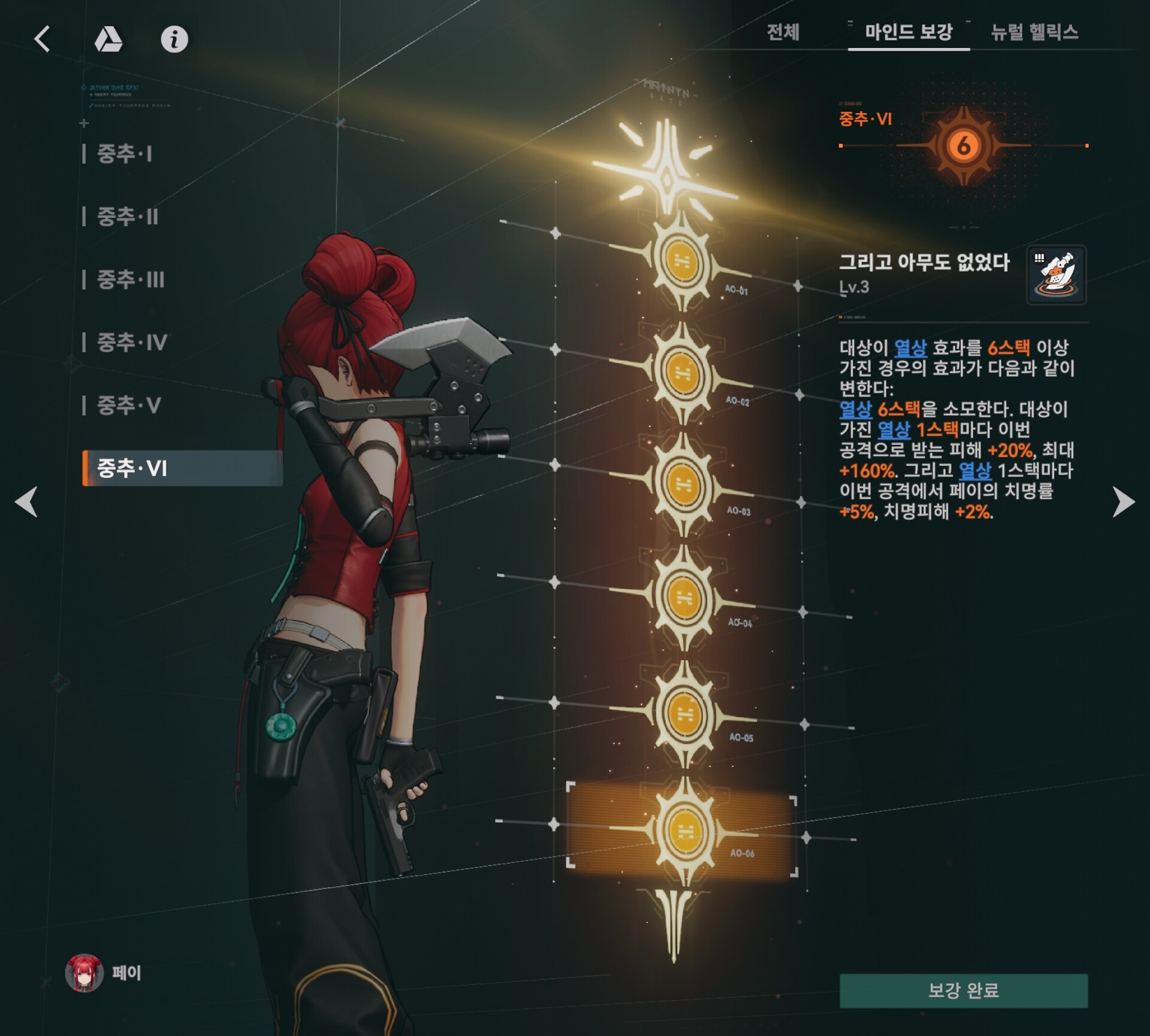Select the highlighted AO-06 node
Viewport: 1150px width, 1036px height.
coord(684,831)
